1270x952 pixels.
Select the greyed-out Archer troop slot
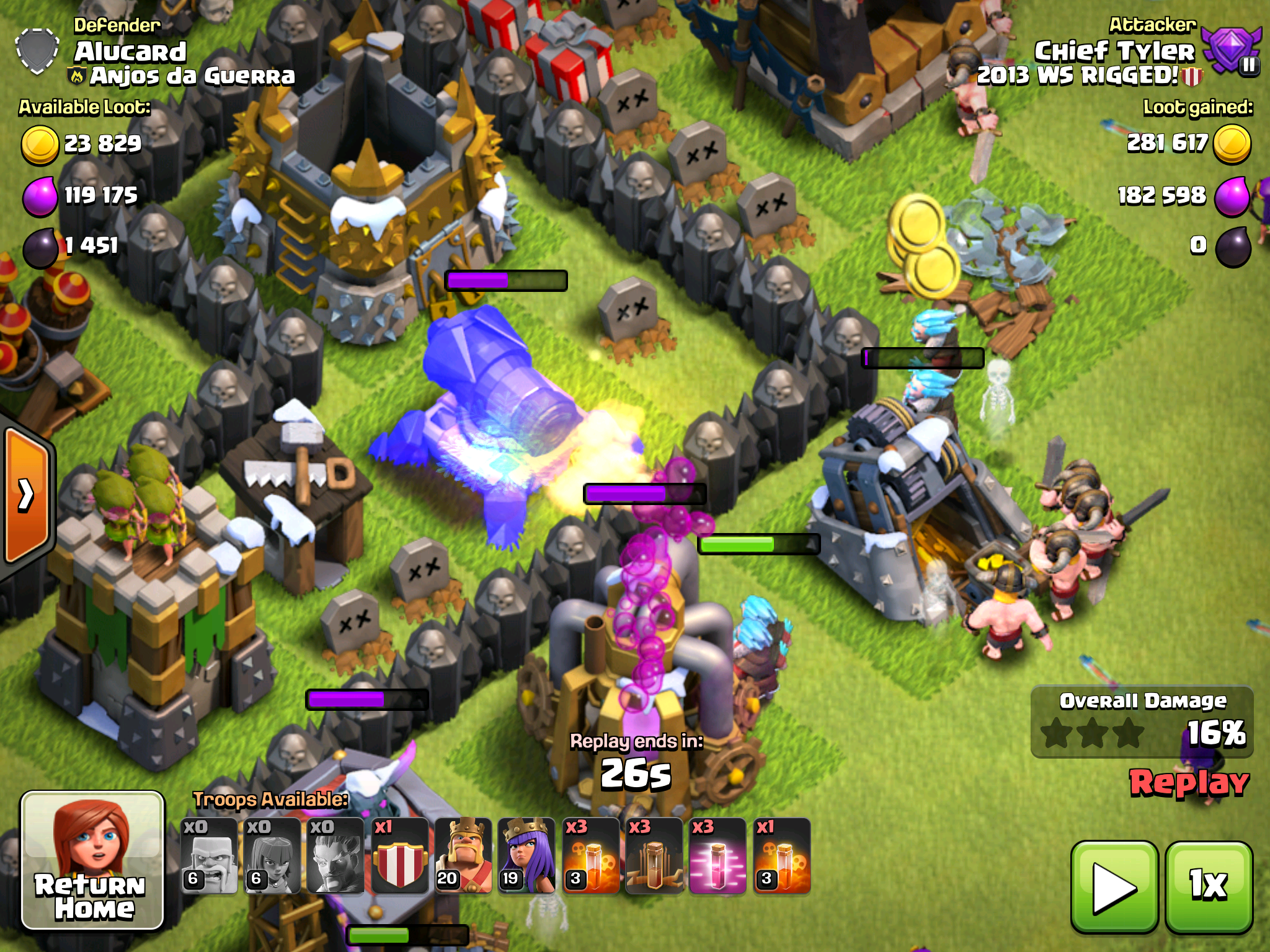click(272, 857)
